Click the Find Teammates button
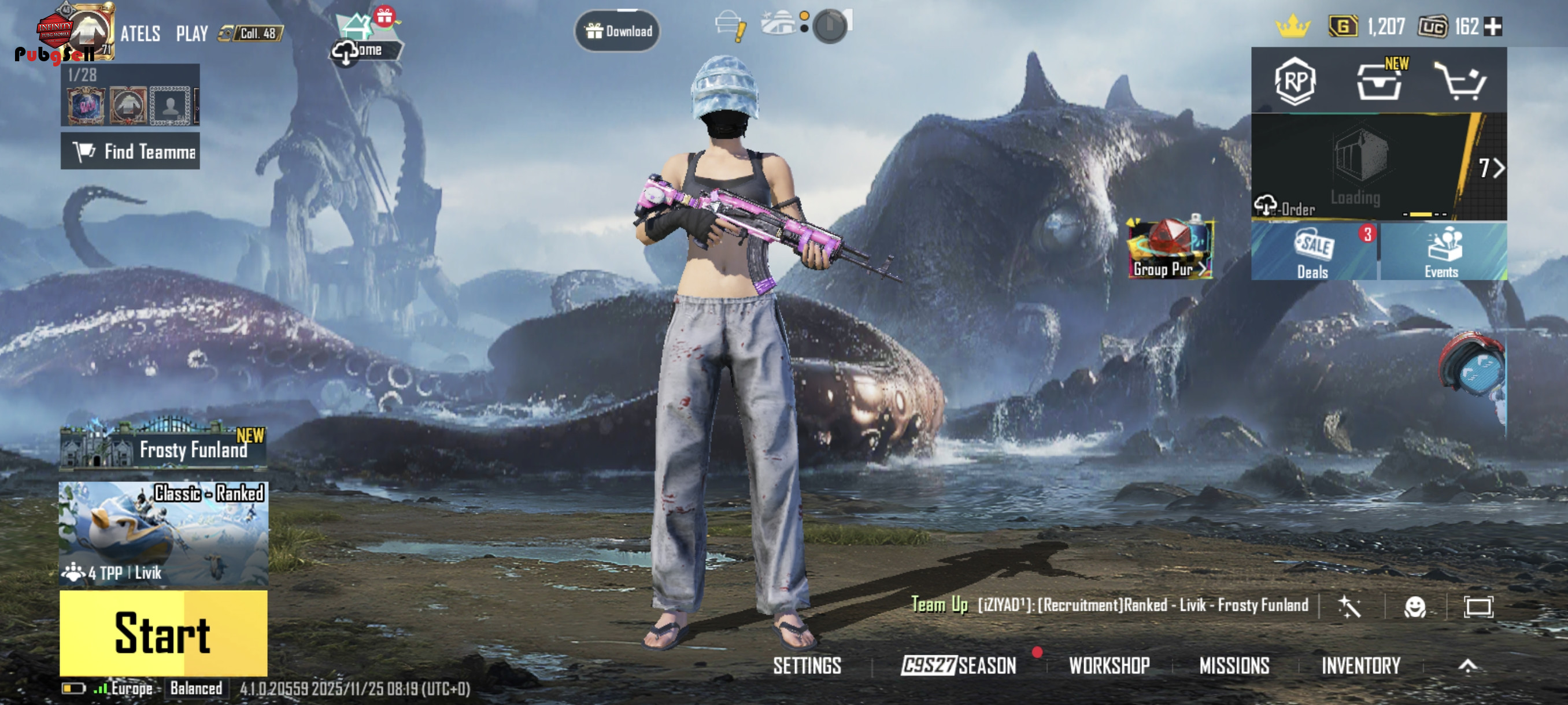This screenshot has height=705, width=1568. (130, 151)
